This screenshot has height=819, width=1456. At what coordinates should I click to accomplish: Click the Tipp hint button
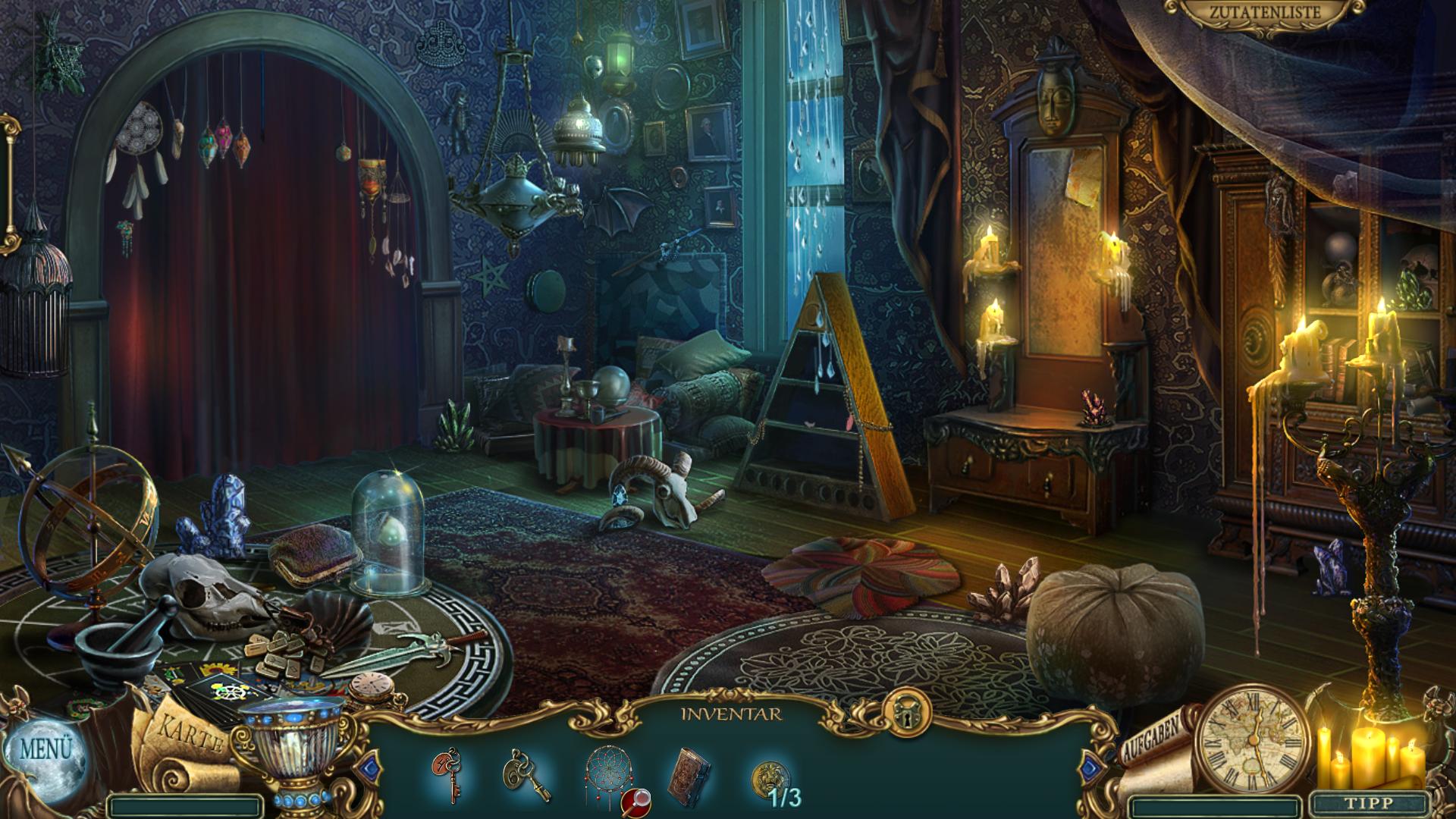click(1369, 803)
